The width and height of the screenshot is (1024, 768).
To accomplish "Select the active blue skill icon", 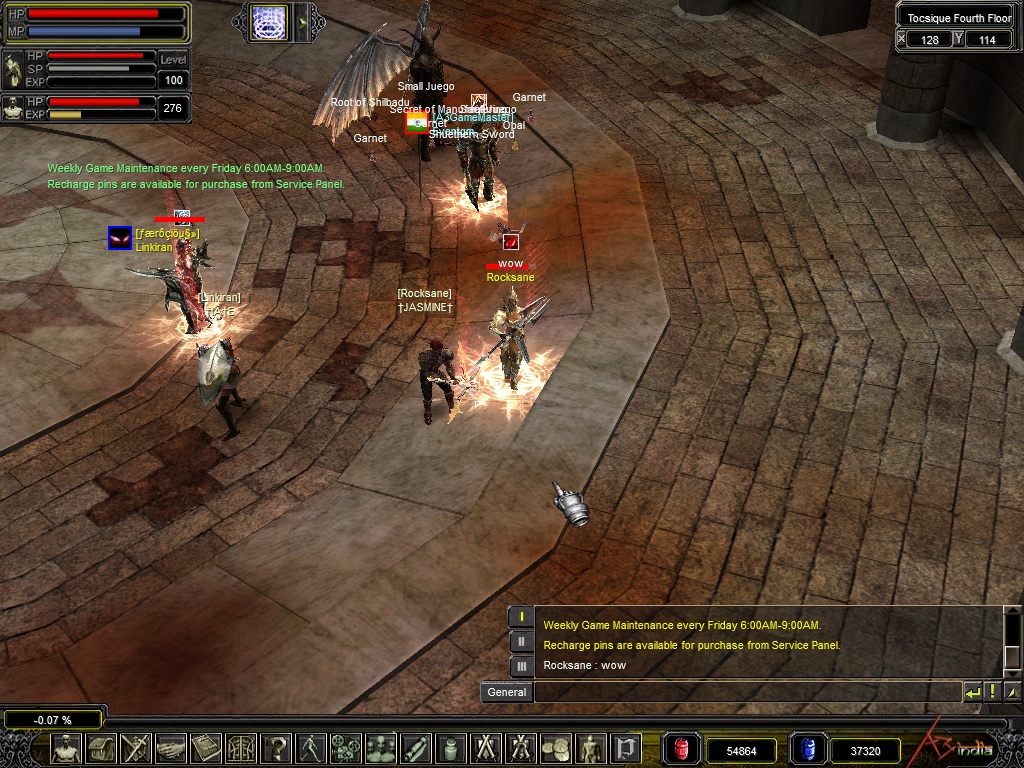I will point(268,21).
